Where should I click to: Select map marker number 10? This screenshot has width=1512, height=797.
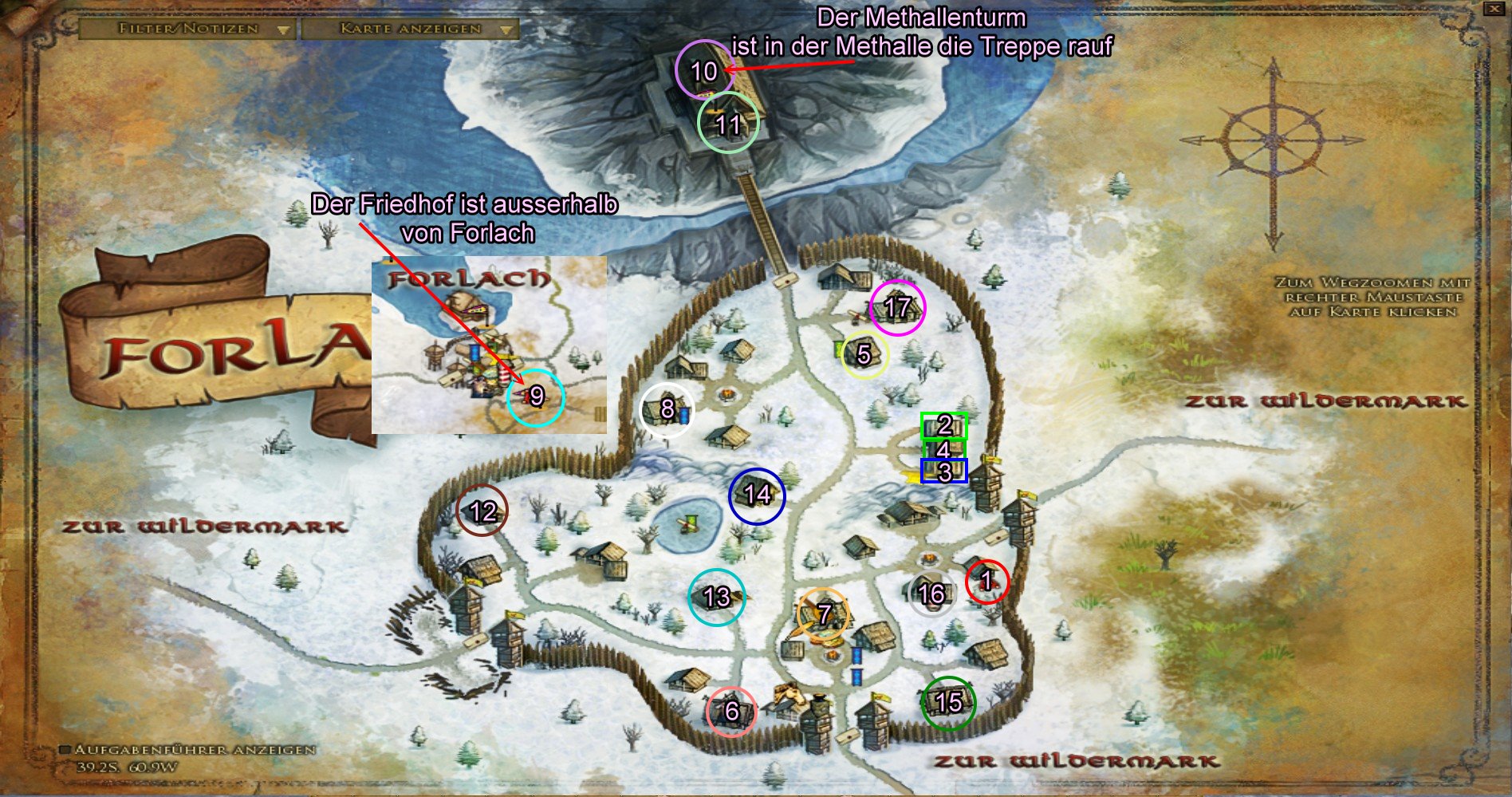coord(704,71)
